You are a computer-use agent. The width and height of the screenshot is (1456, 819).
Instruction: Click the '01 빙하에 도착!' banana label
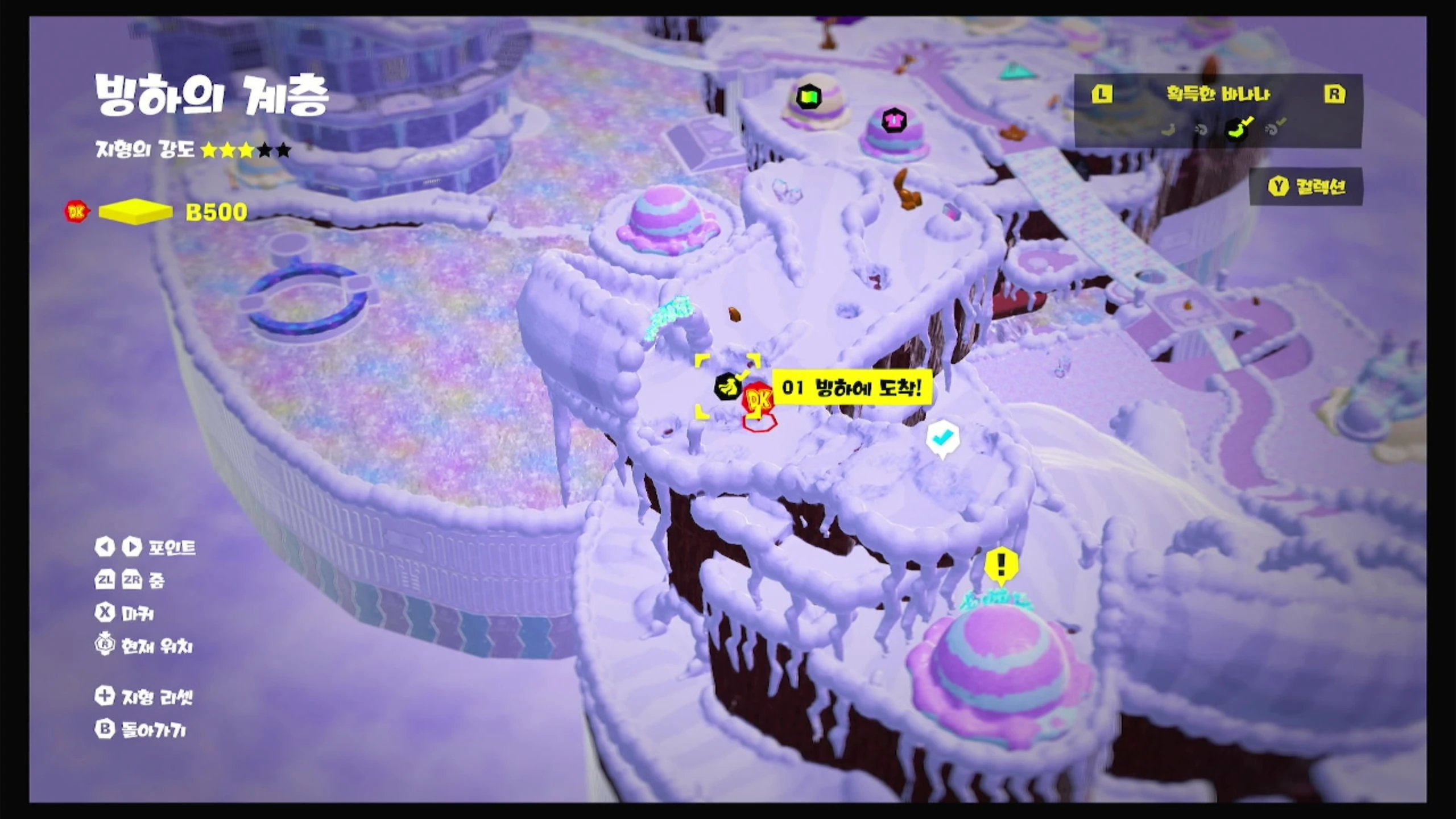point(851,388)
